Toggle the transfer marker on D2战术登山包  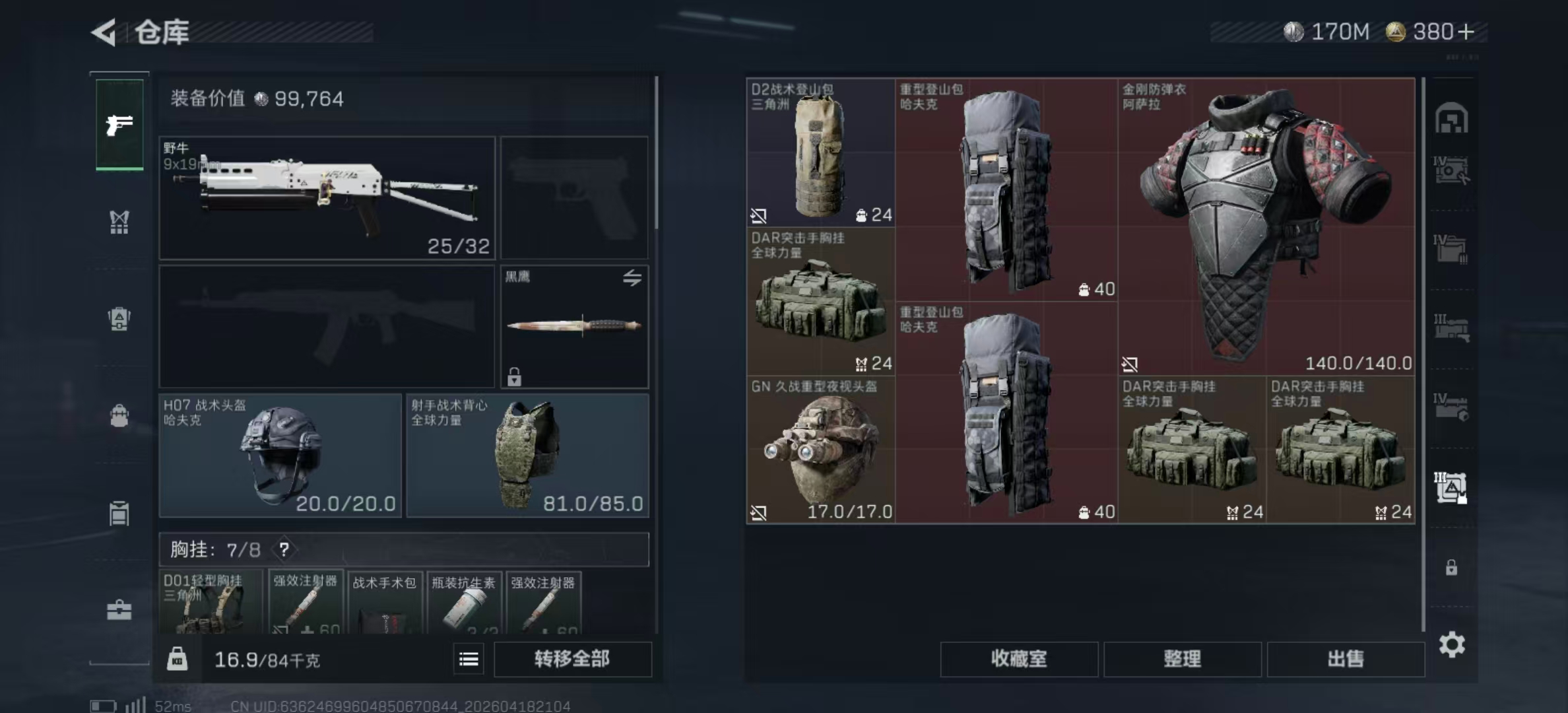[760, 215]
